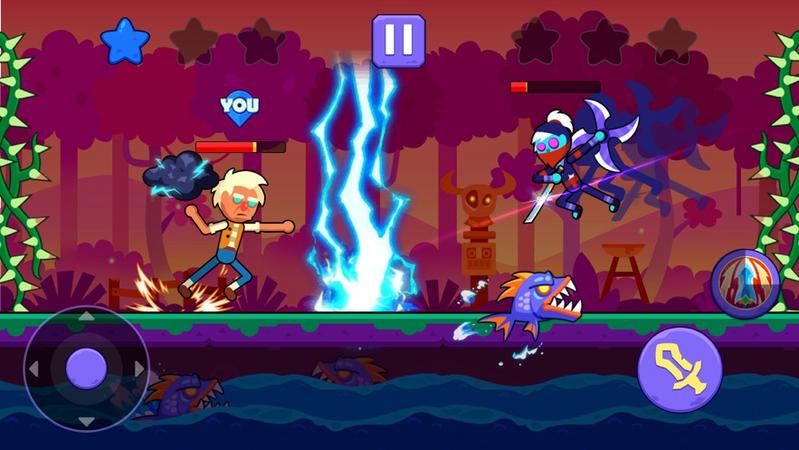Pause the game with the purple button

398,40
